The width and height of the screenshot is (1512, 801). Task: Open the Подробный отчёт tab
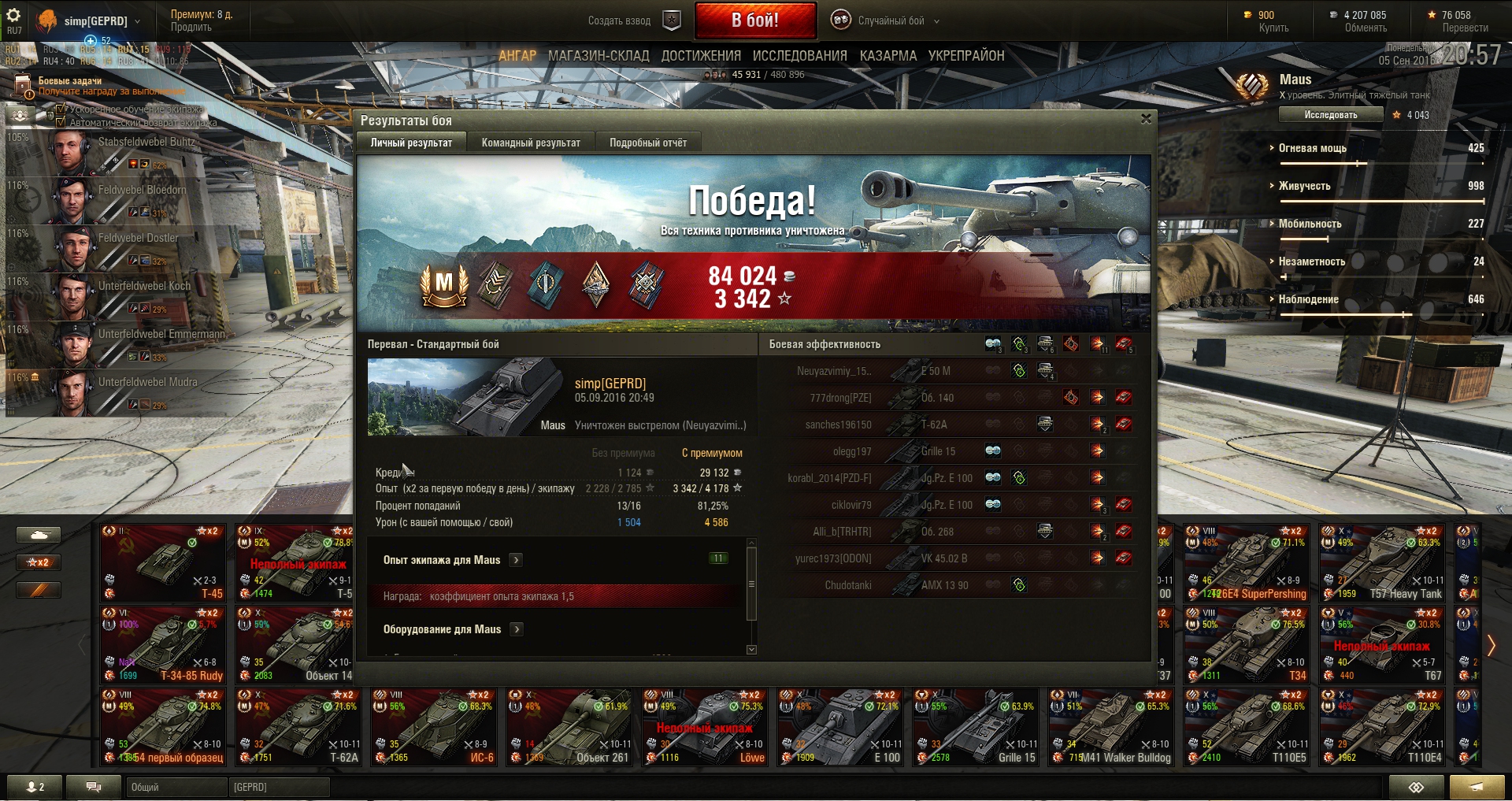coord(647,143)
